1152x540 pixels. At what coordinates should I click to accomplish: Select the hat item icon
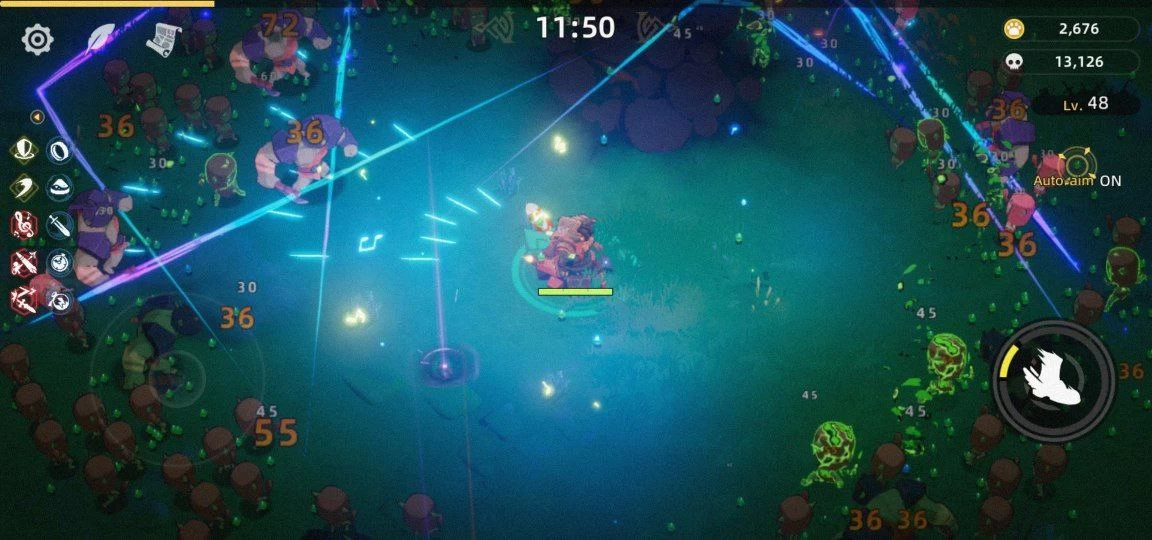pyautogui.click(x=60, y=188)
